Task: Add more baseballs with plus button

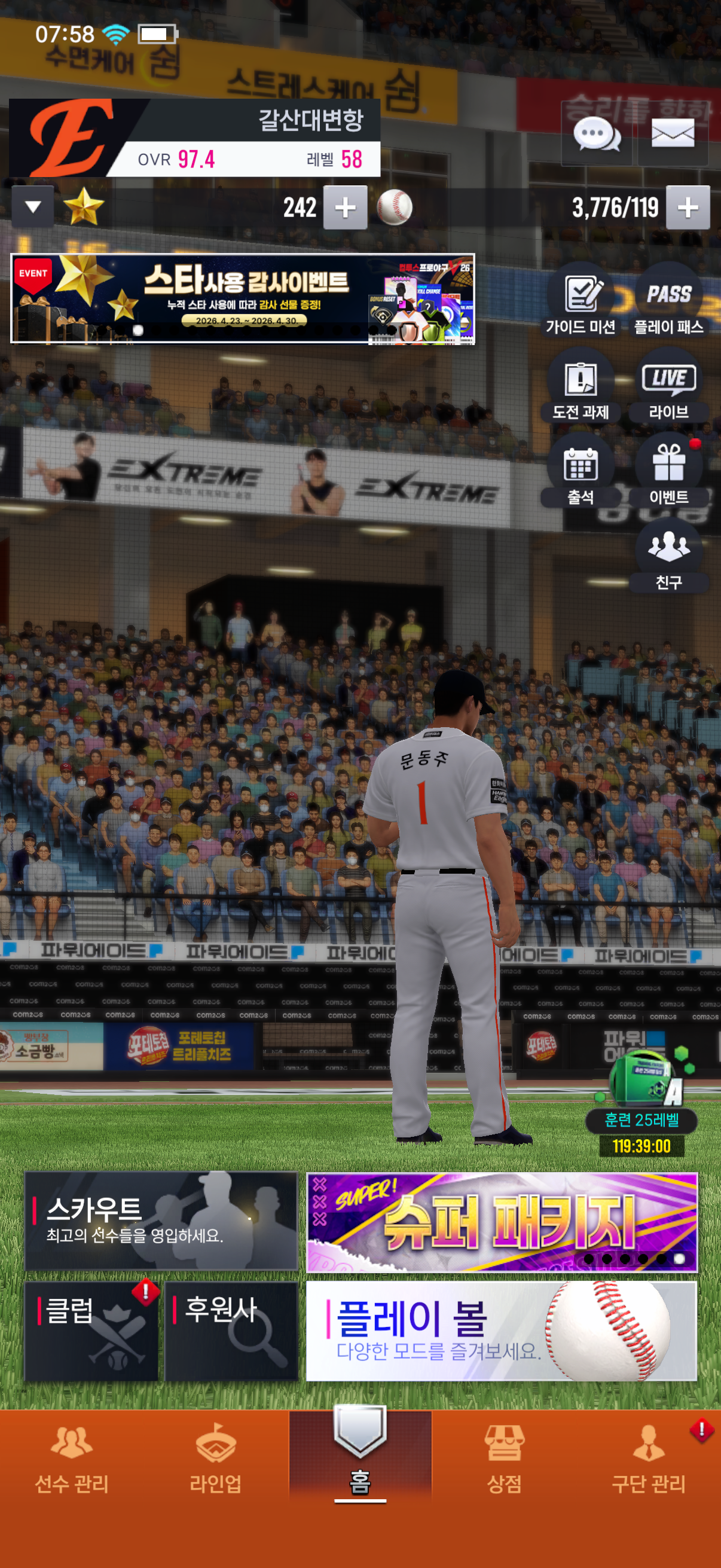Action: click(x=688, y=208)
